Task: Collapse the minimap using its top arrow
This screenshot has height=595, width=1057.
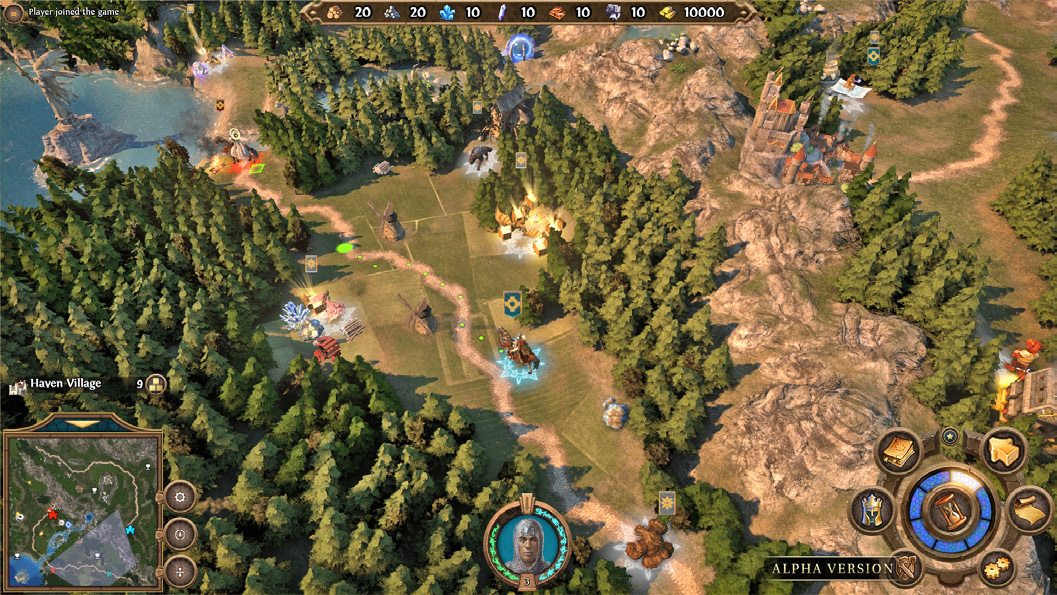Action: tap(83, 424)
